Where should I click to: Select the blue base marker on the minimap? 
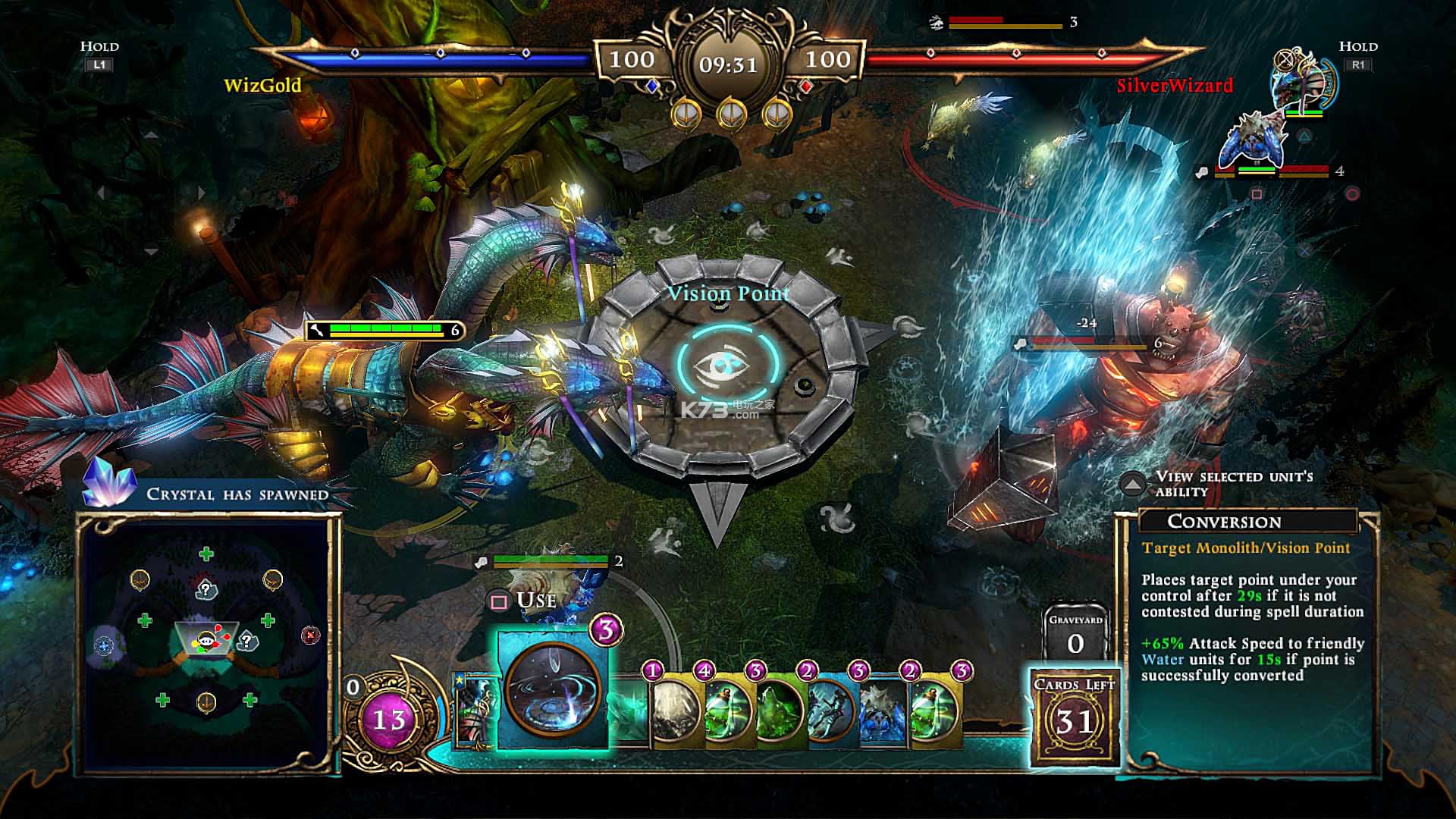(103, 645)
